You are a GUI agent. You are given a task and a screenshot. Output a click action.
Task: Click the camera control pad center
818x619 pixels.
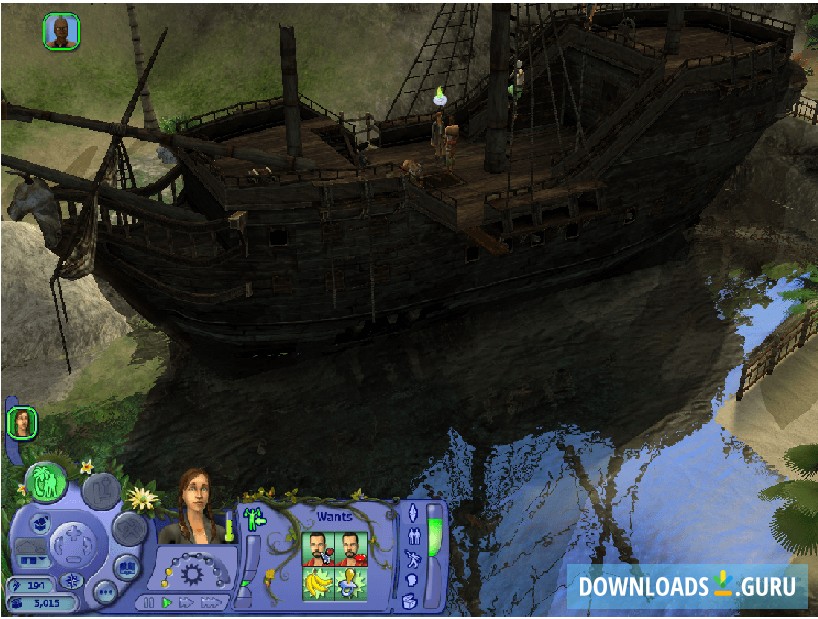[x=71, y=546]
